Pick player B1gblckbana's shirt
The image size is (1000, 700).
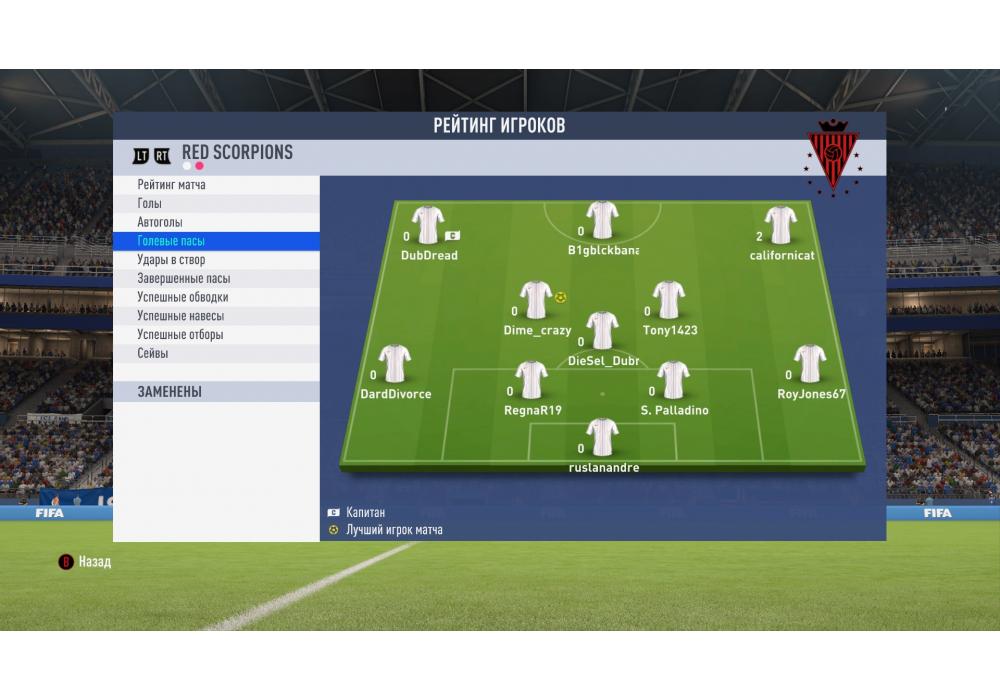602,221
